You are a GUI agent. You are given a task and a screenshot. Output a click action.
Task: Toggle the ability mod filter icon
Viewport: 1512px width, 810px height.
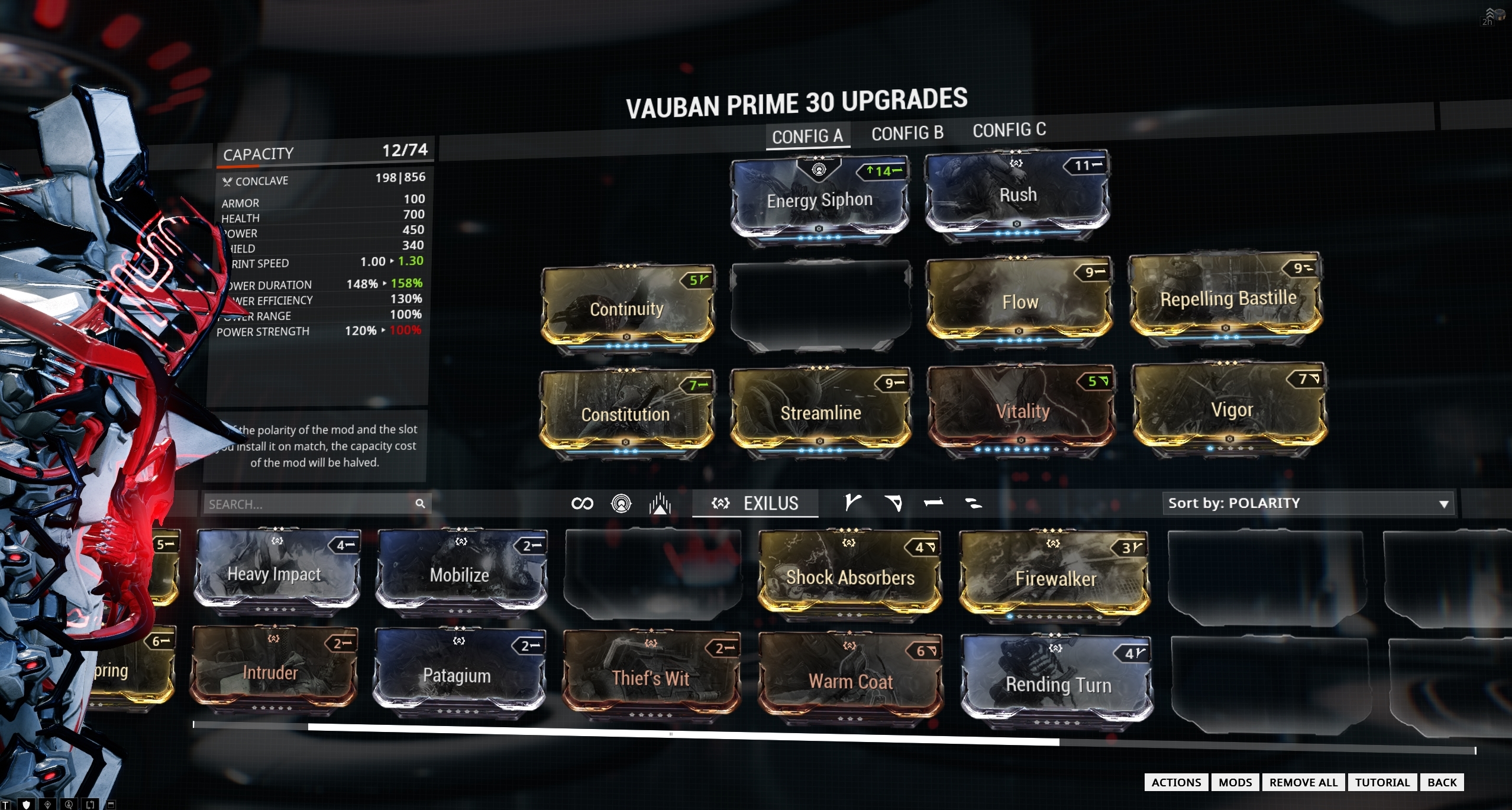(x=661, y=503)
